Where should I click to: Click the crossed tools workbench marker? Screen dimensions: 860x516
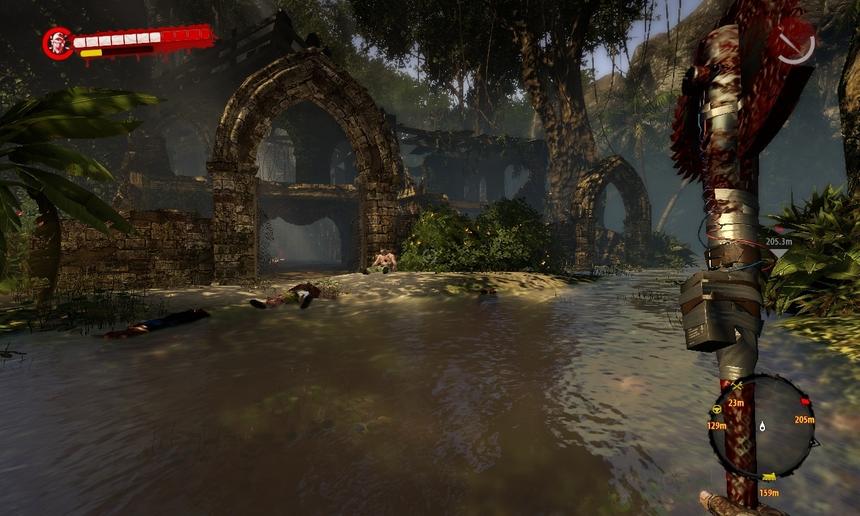point(738,386)
